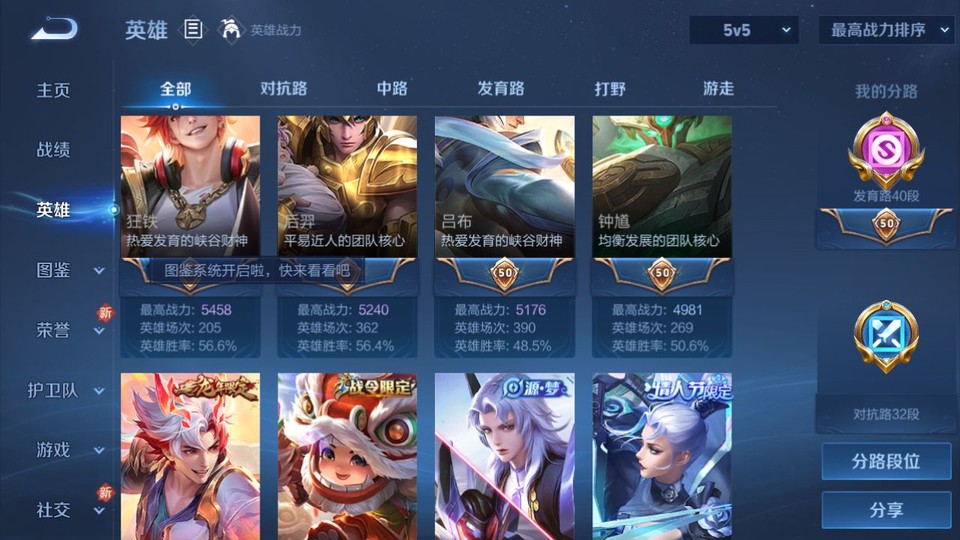Screen dimensions: 960x540
Task: Switch to the 发育路 tab
Action: [500, 89]
